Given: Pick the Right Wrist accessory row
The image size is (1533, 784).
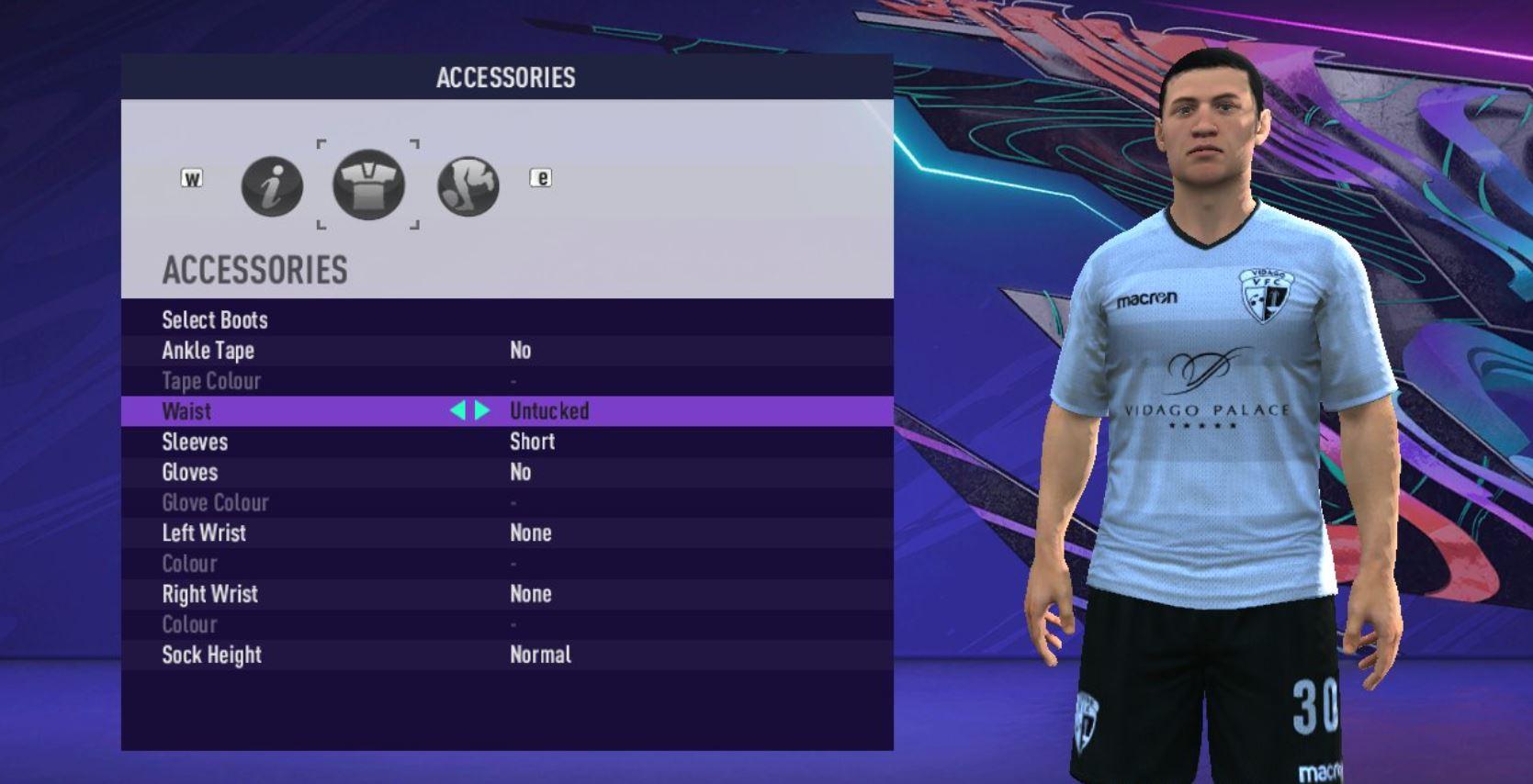Looking at the screenshot, I should (x=209, y=594).
